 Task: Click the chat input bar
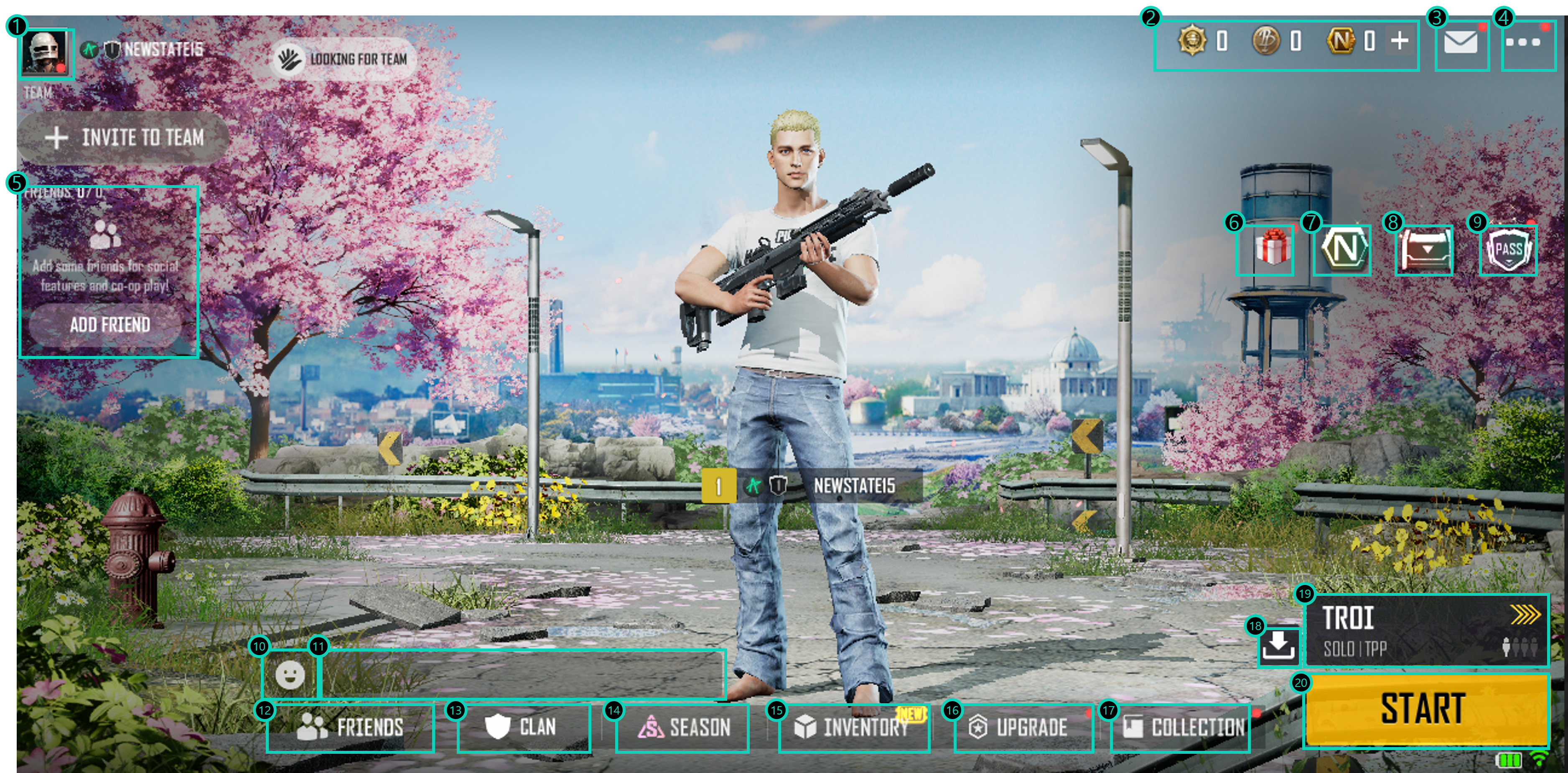click(522, 674)
